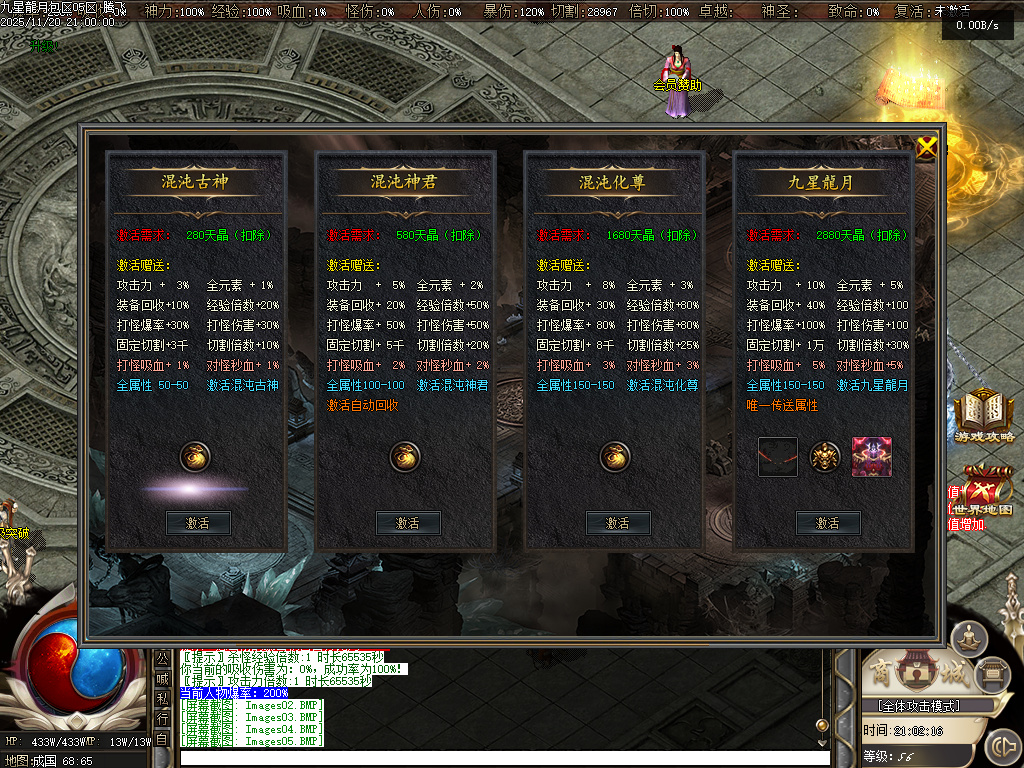This screenshot has height=768, width=1024.
Task: Select the purple demon portrait reward icon
Action: click(871, 457)
